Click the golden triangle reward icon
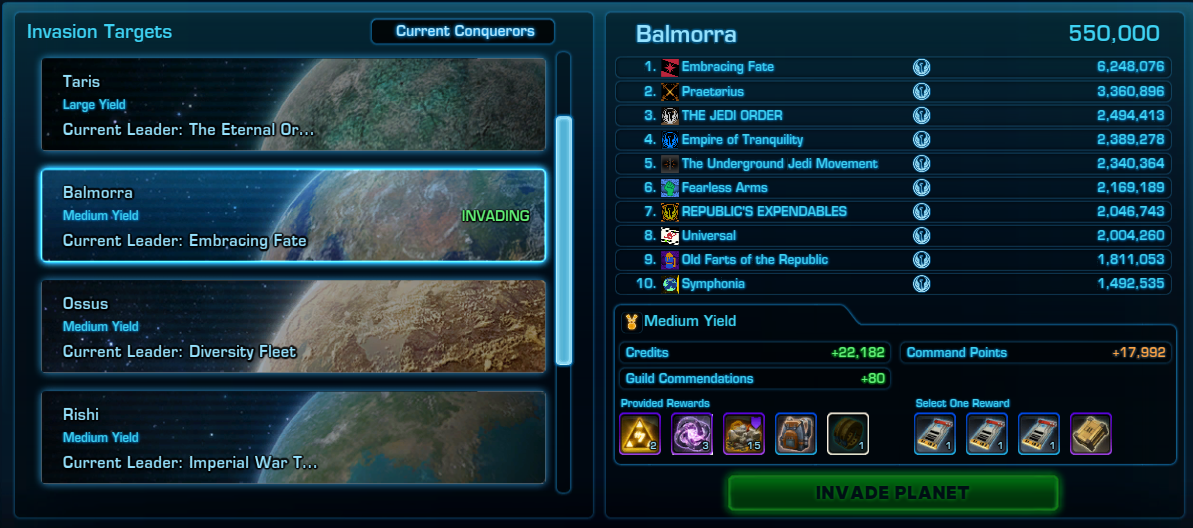 [x=640, y=434]
